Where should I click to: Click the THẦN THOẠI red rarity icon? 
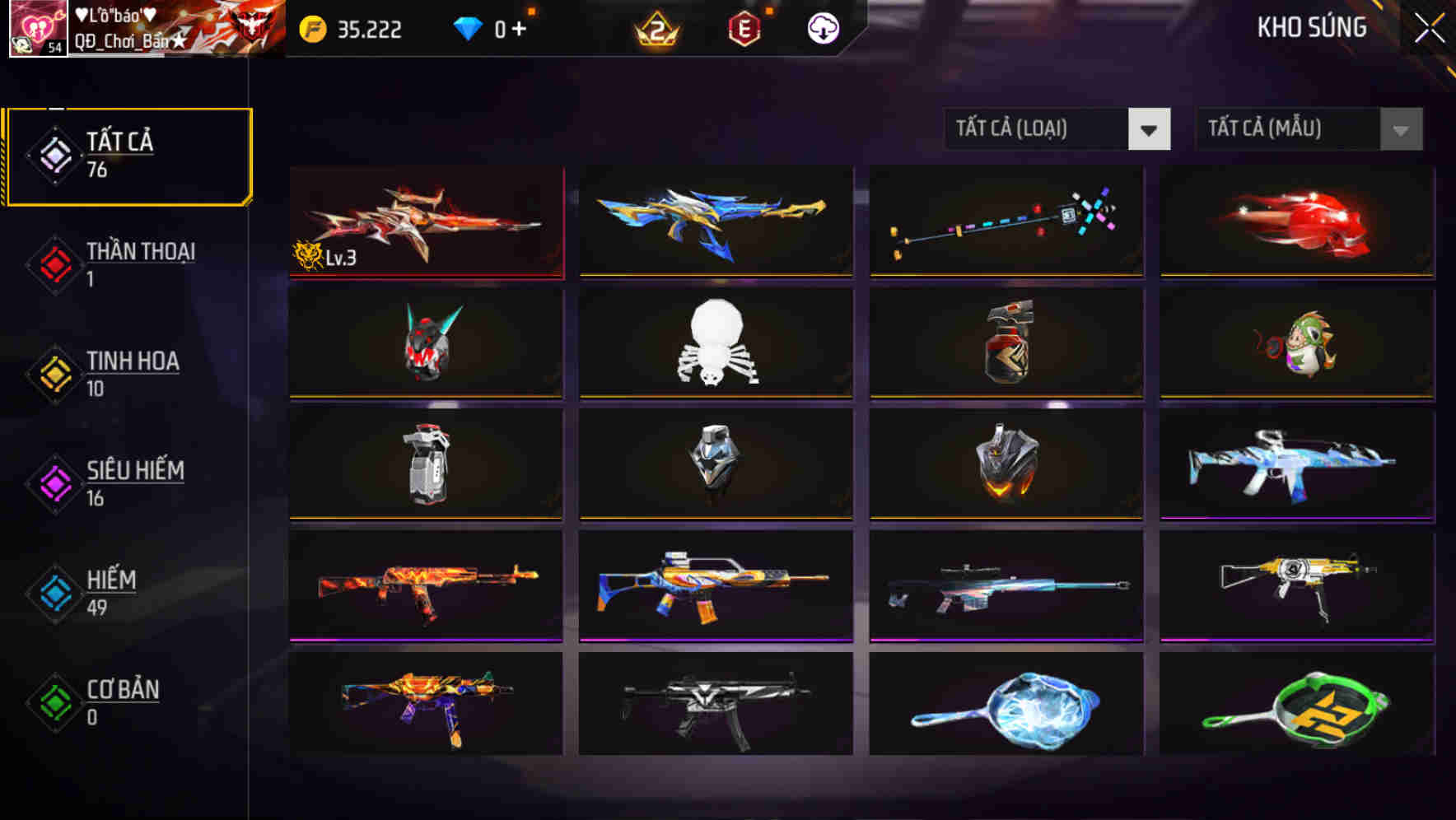(x=54, y=265)
